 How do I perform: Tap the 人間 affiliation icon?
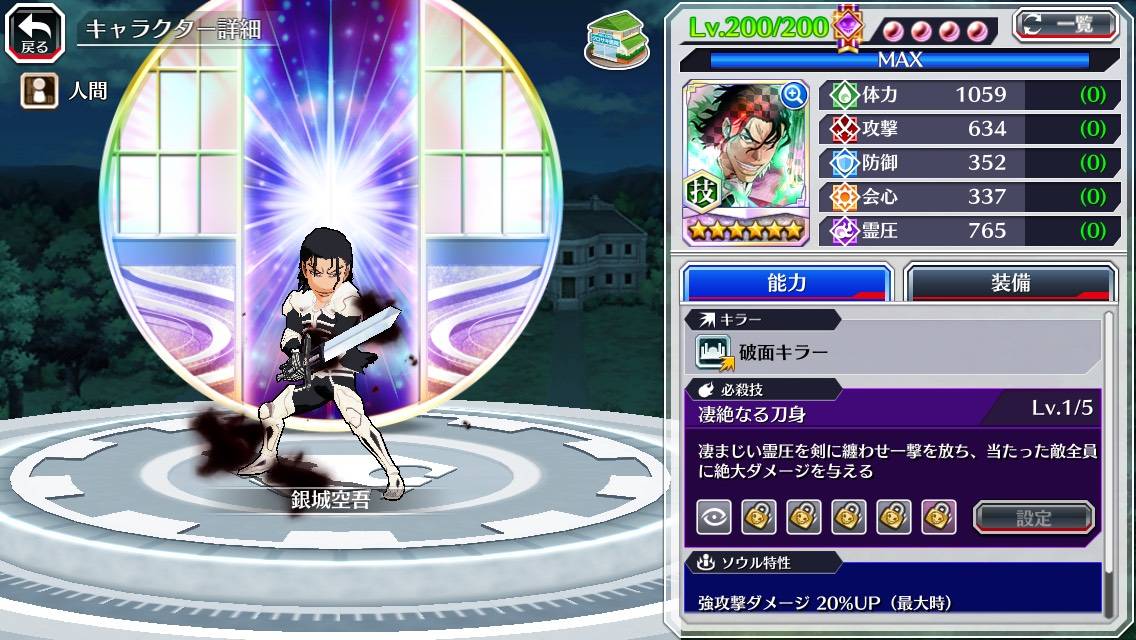pos(36,92)
